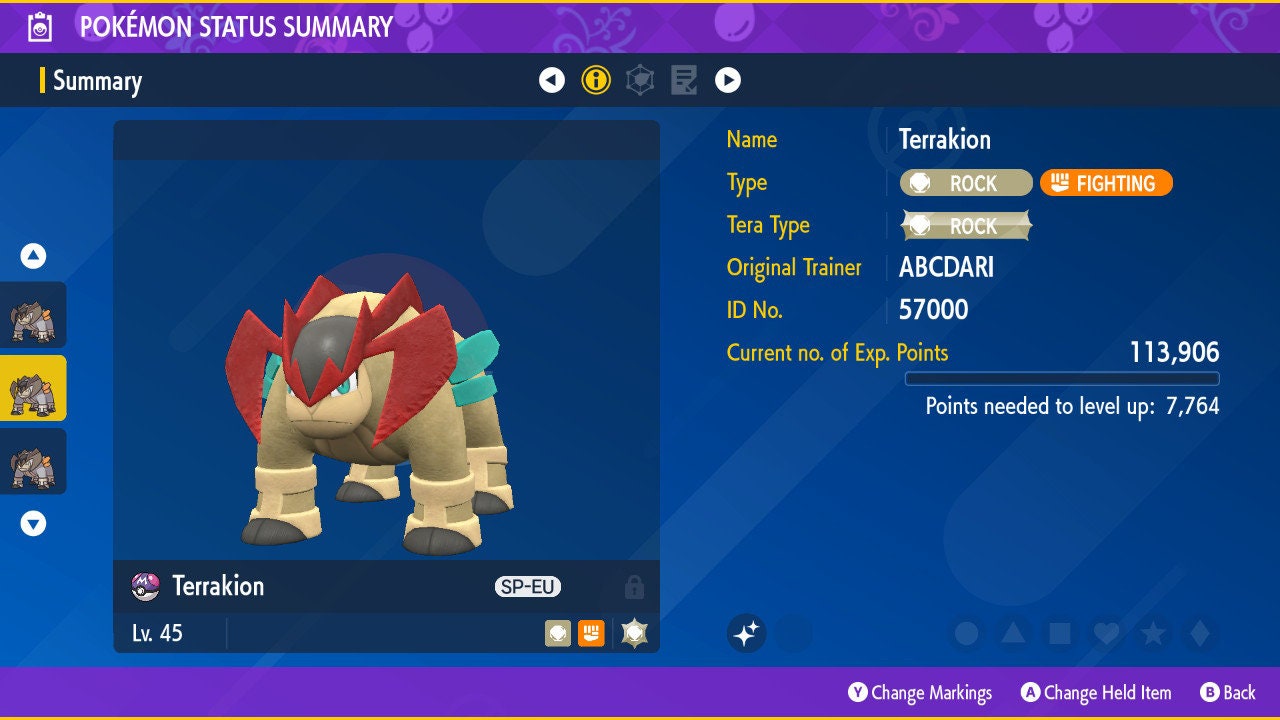
Task: Switch to the hexagon stats tab
Action: [x=640, y=80]
